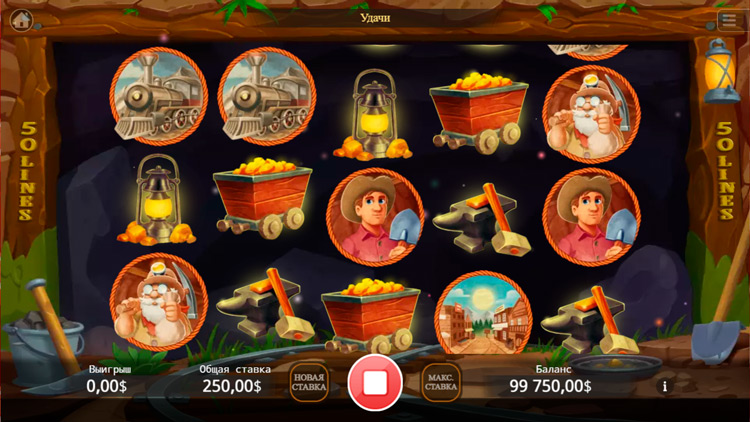Choose Новая Ставка bet button
Viewport: 750px width, 422px height.
tap(309, 381)
